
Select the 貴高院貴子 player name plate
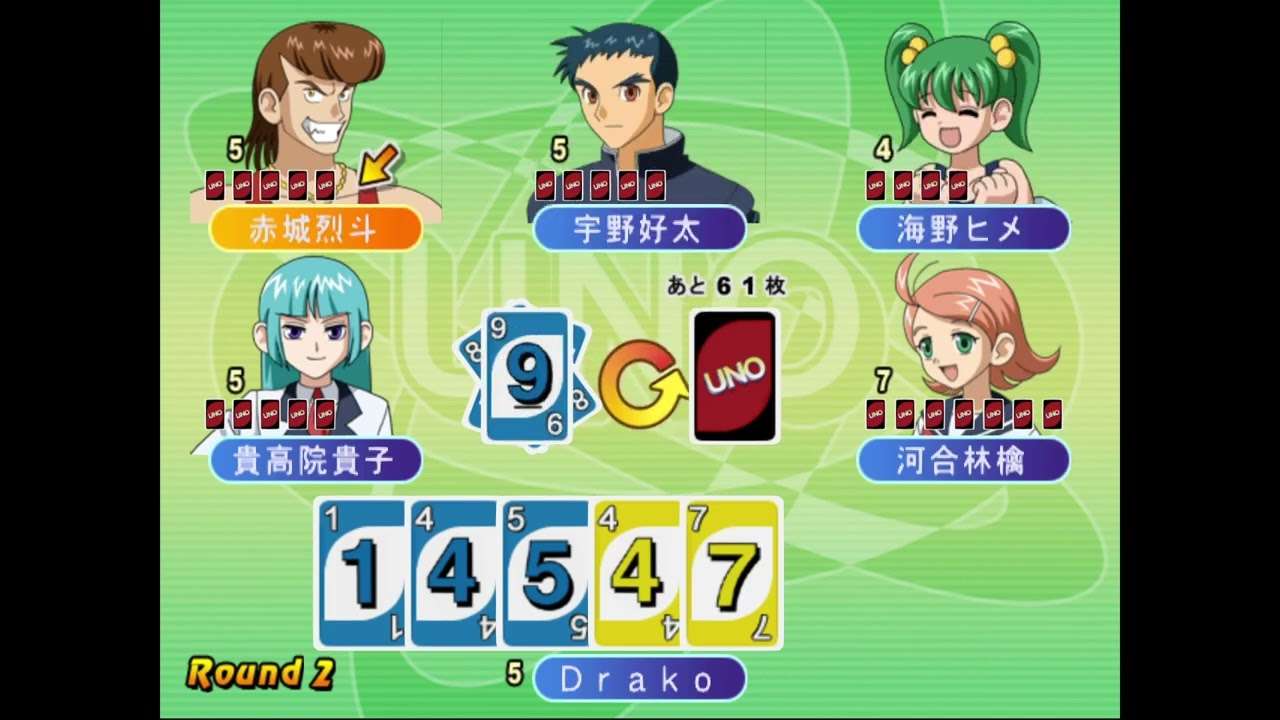click(x=315, y=460)
